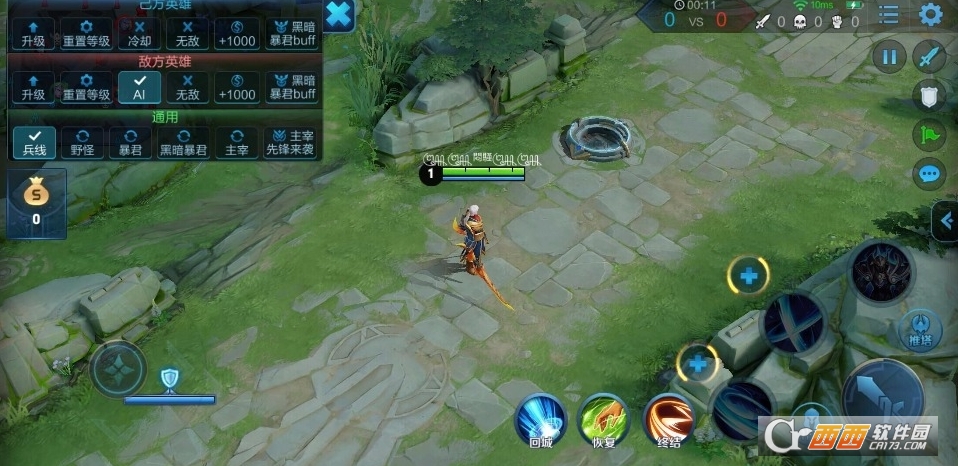Toggle the 兵线 minion lane checkbox
This screenshot has width=958, height=466.
pos(34,142)
